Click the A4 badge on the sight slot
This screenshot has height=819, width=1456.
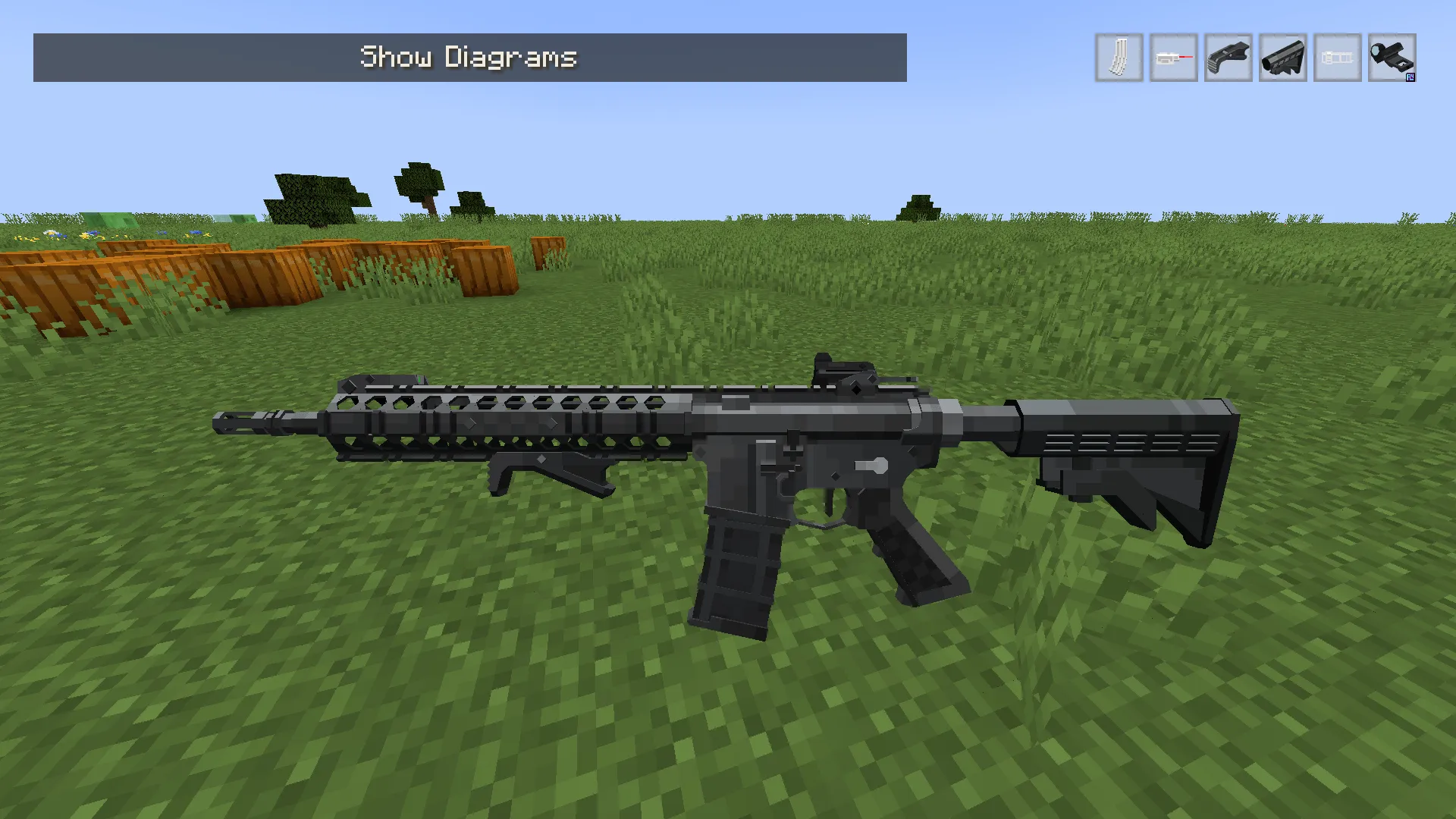click(1410, 77)
